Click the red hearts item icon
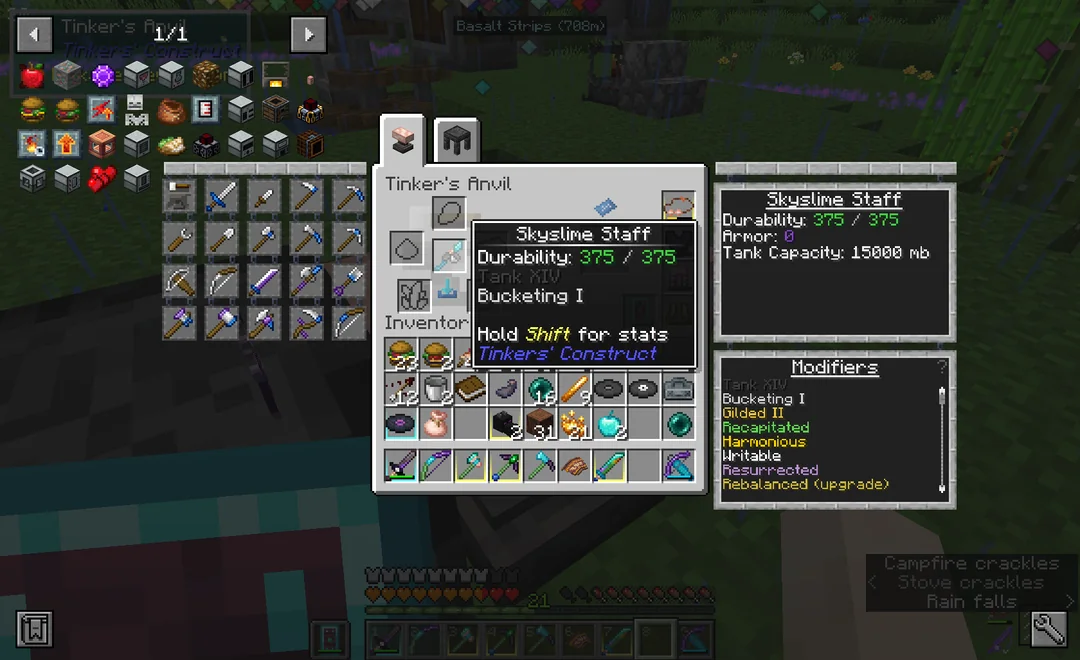The width and height of the screenshot is (1080, 660). pyautogui.click(x=102, y=178)
